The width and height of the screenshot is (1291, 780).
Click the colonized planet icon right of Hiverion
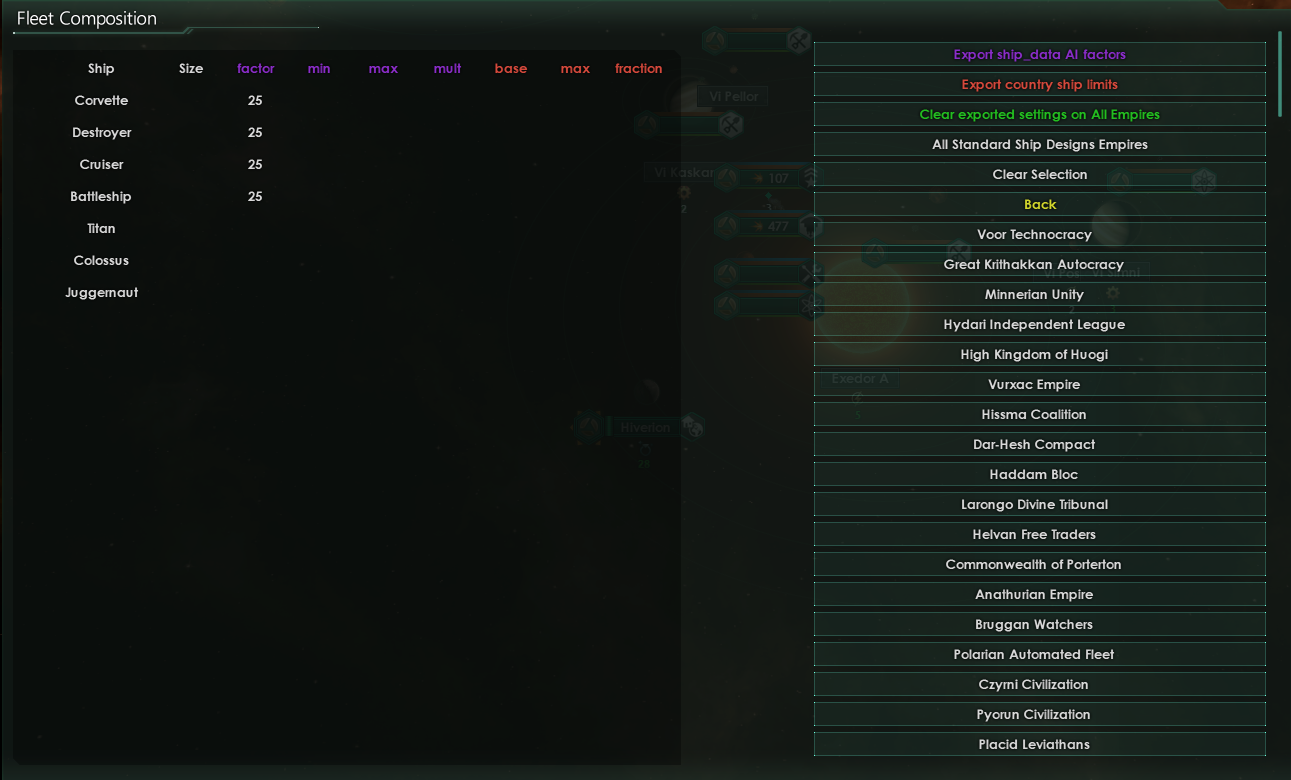coord(694,427)
